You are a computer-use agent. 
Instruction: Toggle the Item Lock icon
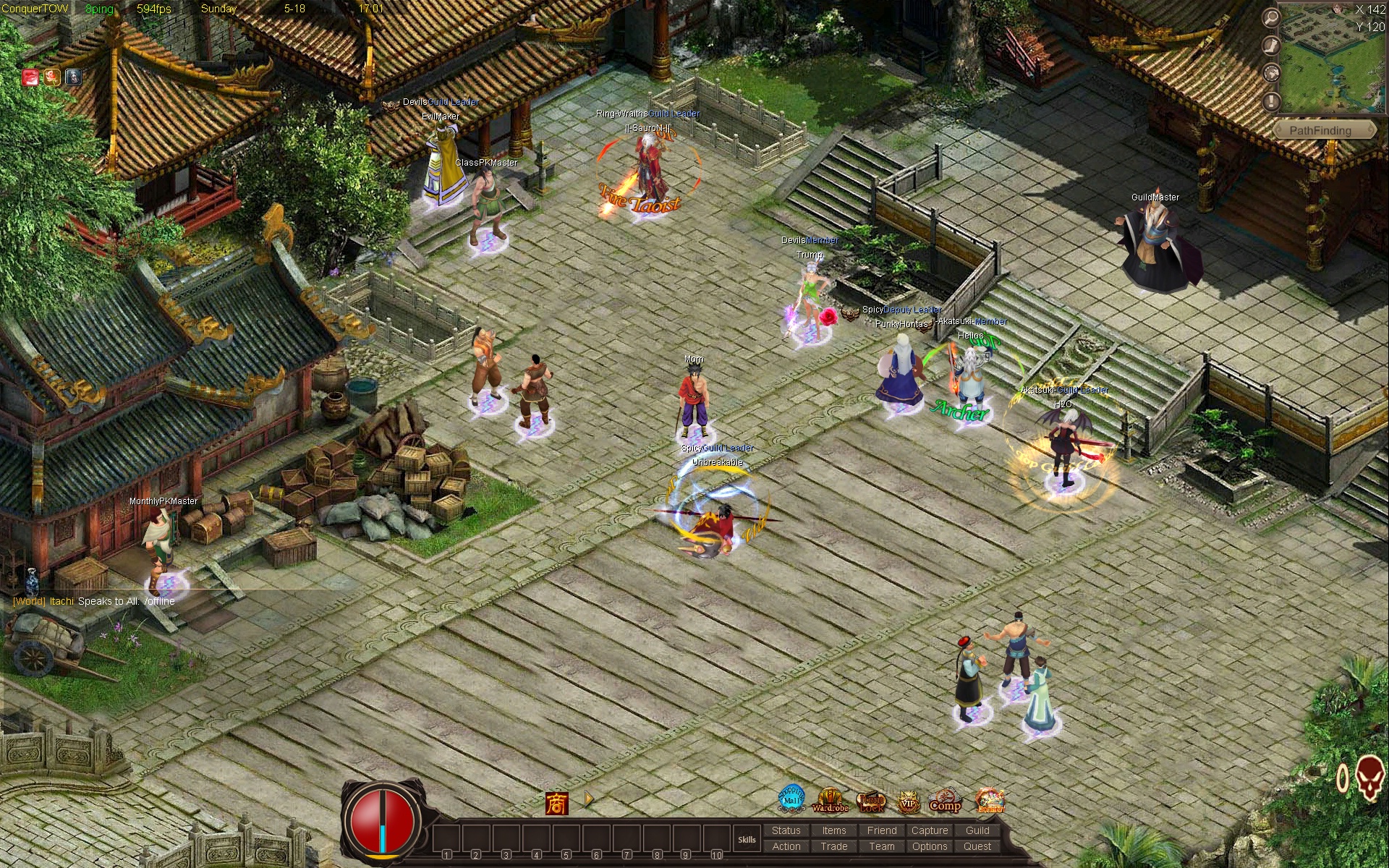[871, 801]
